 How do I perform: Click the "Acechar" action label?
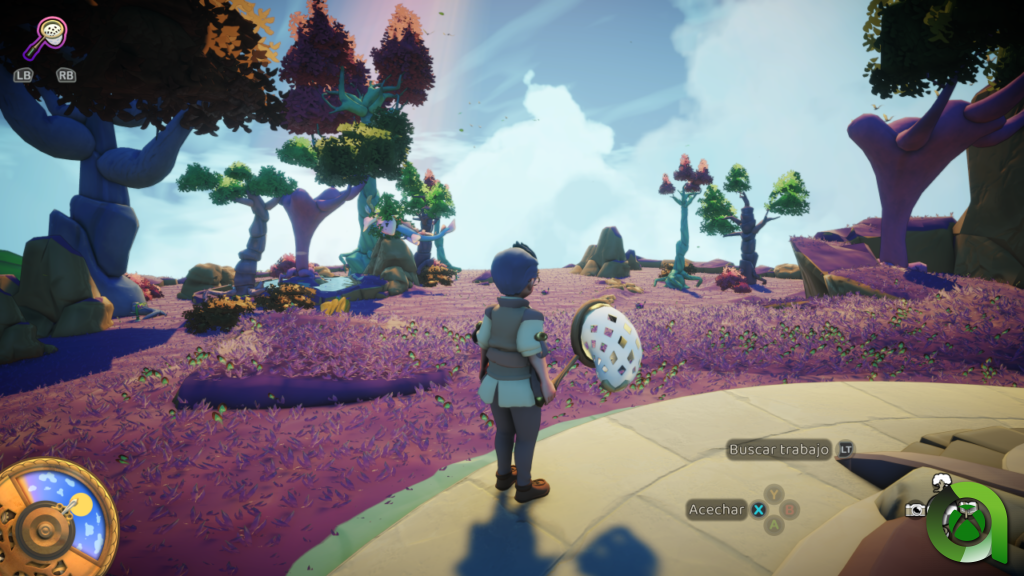point(716,510)
